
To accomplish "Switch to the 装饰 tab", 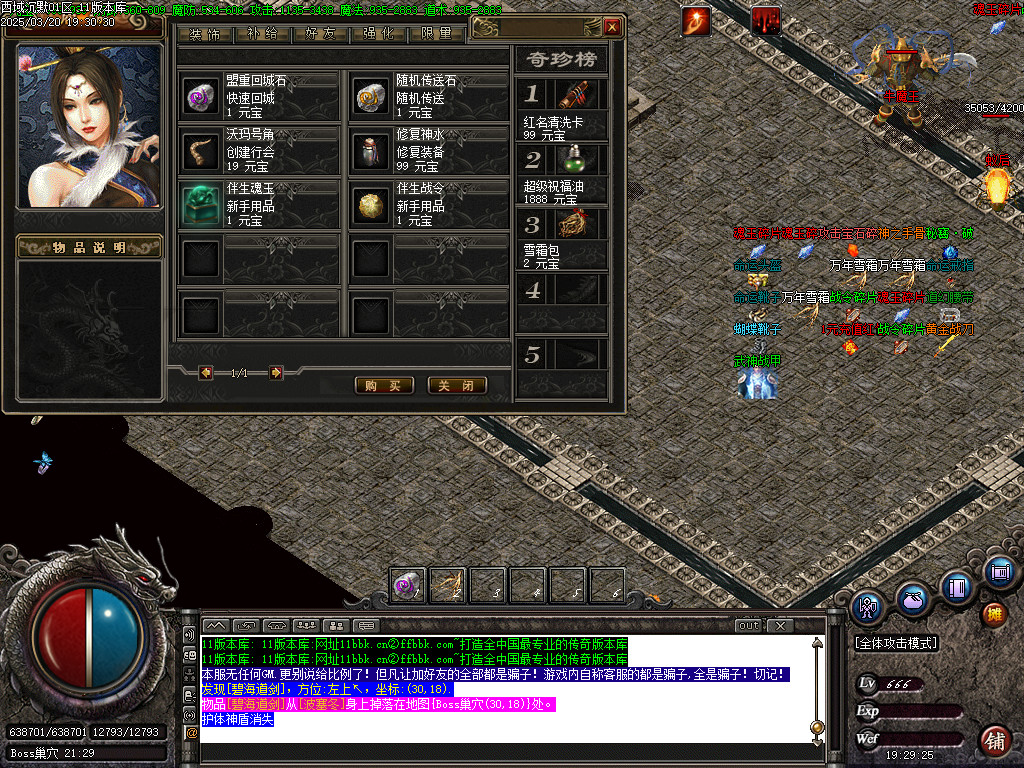I will pyautogui.click(x=204, y=34).
